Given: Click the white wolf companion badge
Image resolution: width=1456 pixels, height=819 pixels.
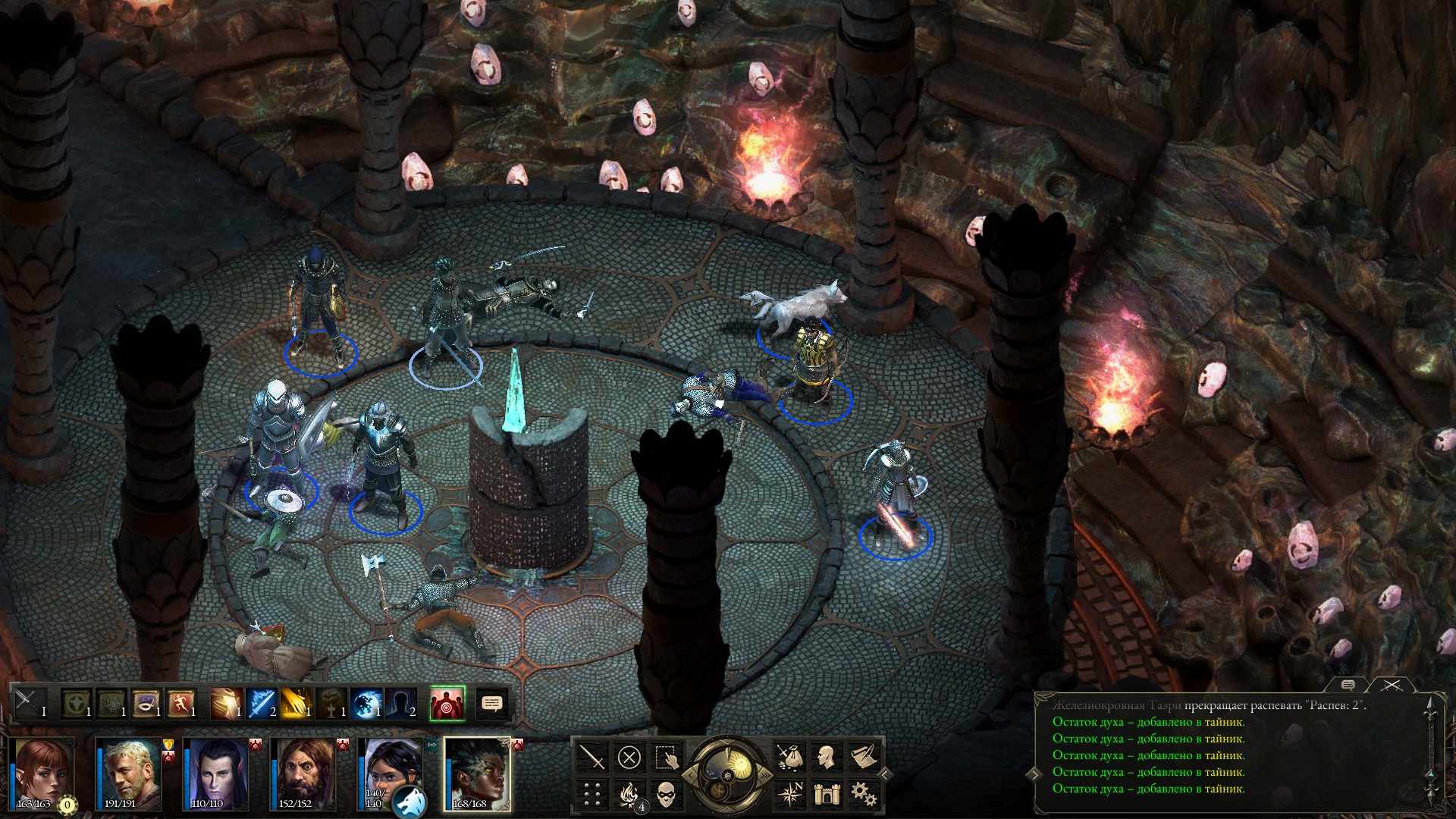Looking at the screenshot, I should (409, 801).
